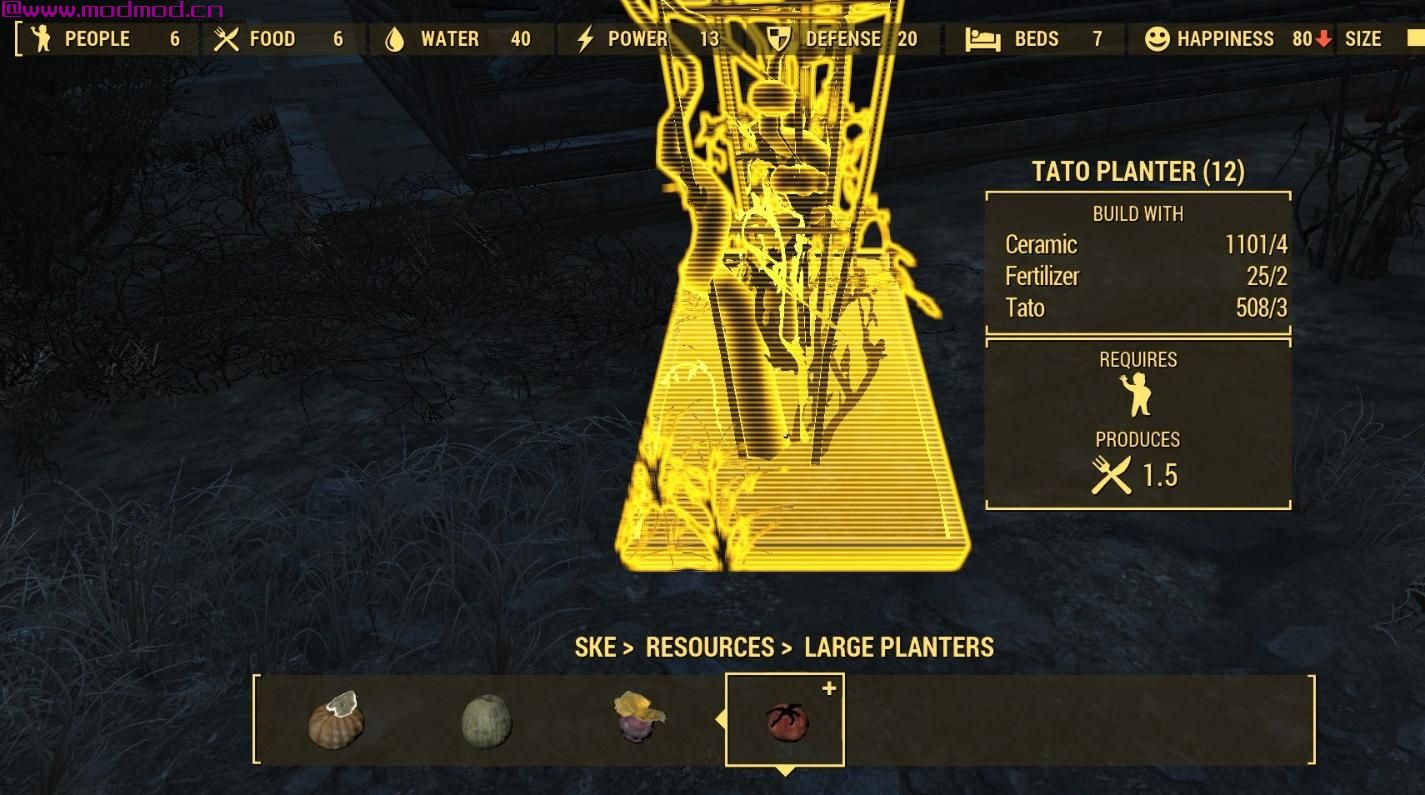Screen dimensions: 1425x795
Task: Pick the purple mutfruit planter with yellow flower
Action: 638,716
